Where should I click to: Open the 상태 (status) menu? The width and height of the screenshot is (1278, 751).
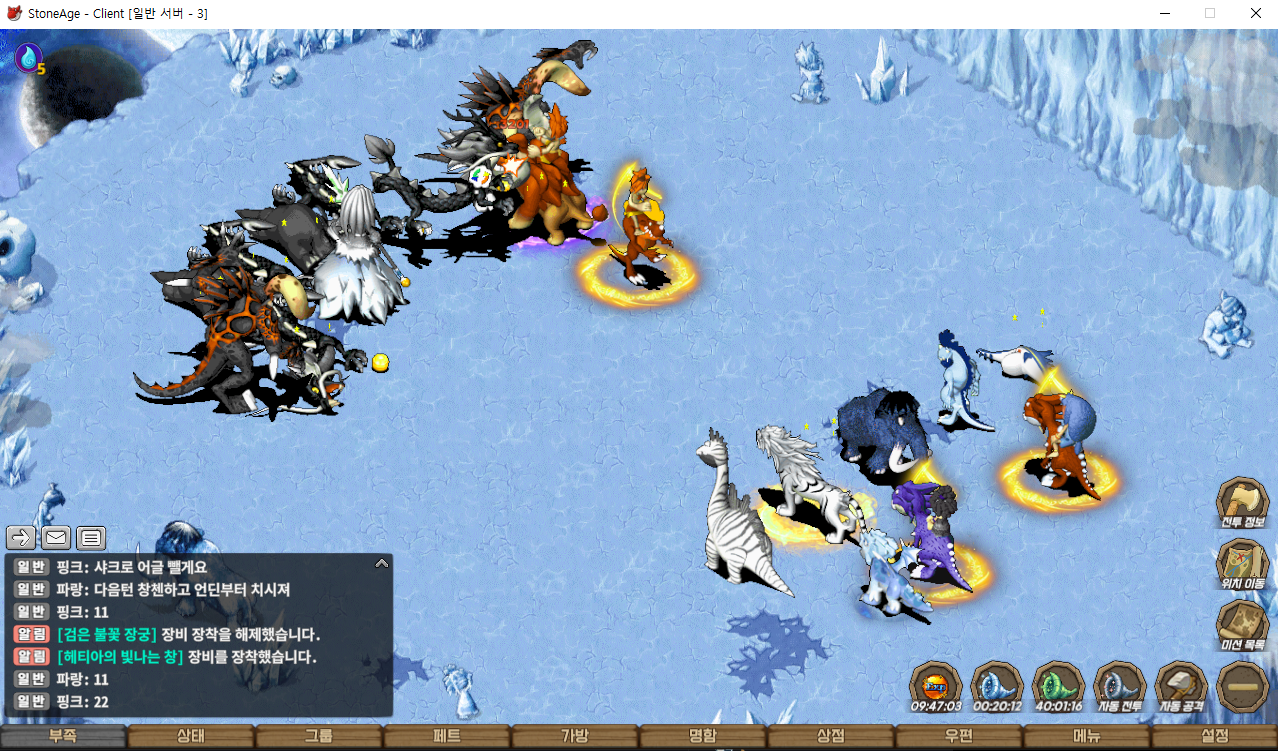(x=191, y=737)
